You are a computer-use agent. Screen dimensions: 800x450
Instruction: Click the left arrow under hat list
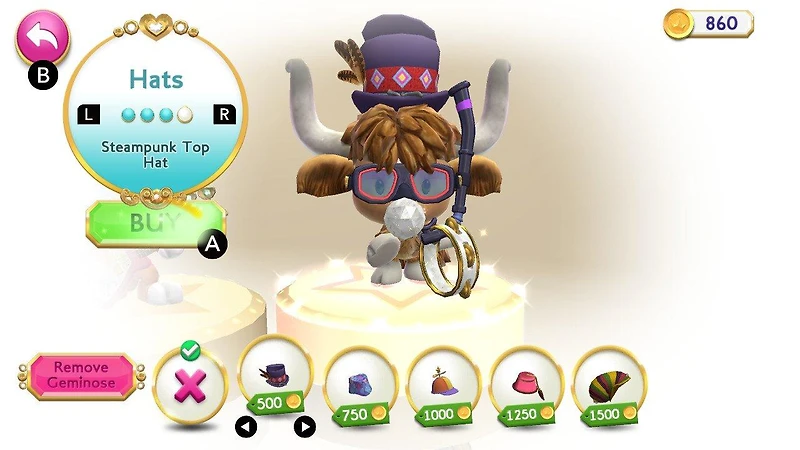point(246,427)
